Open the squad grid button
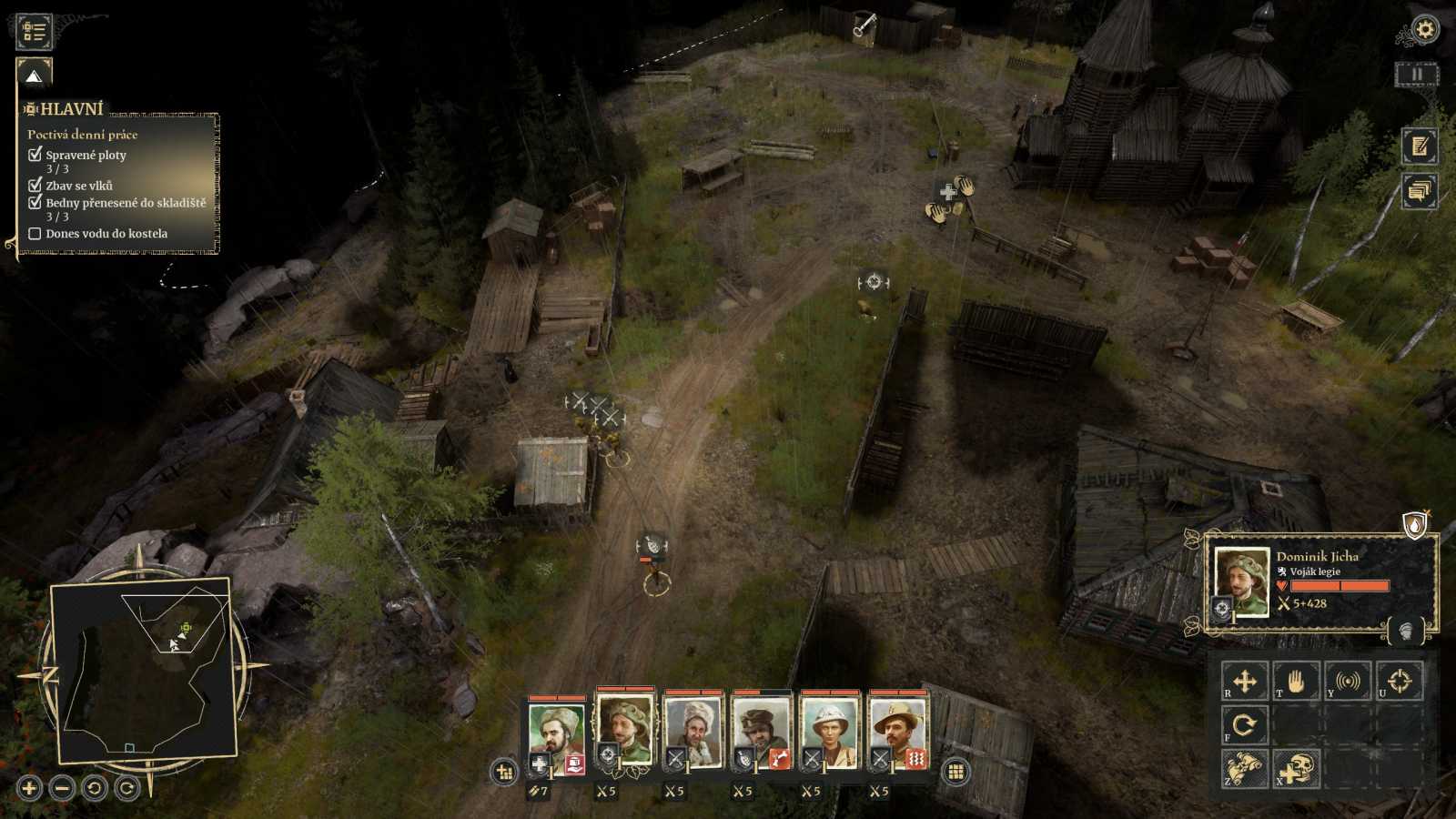 coord(955,773)
